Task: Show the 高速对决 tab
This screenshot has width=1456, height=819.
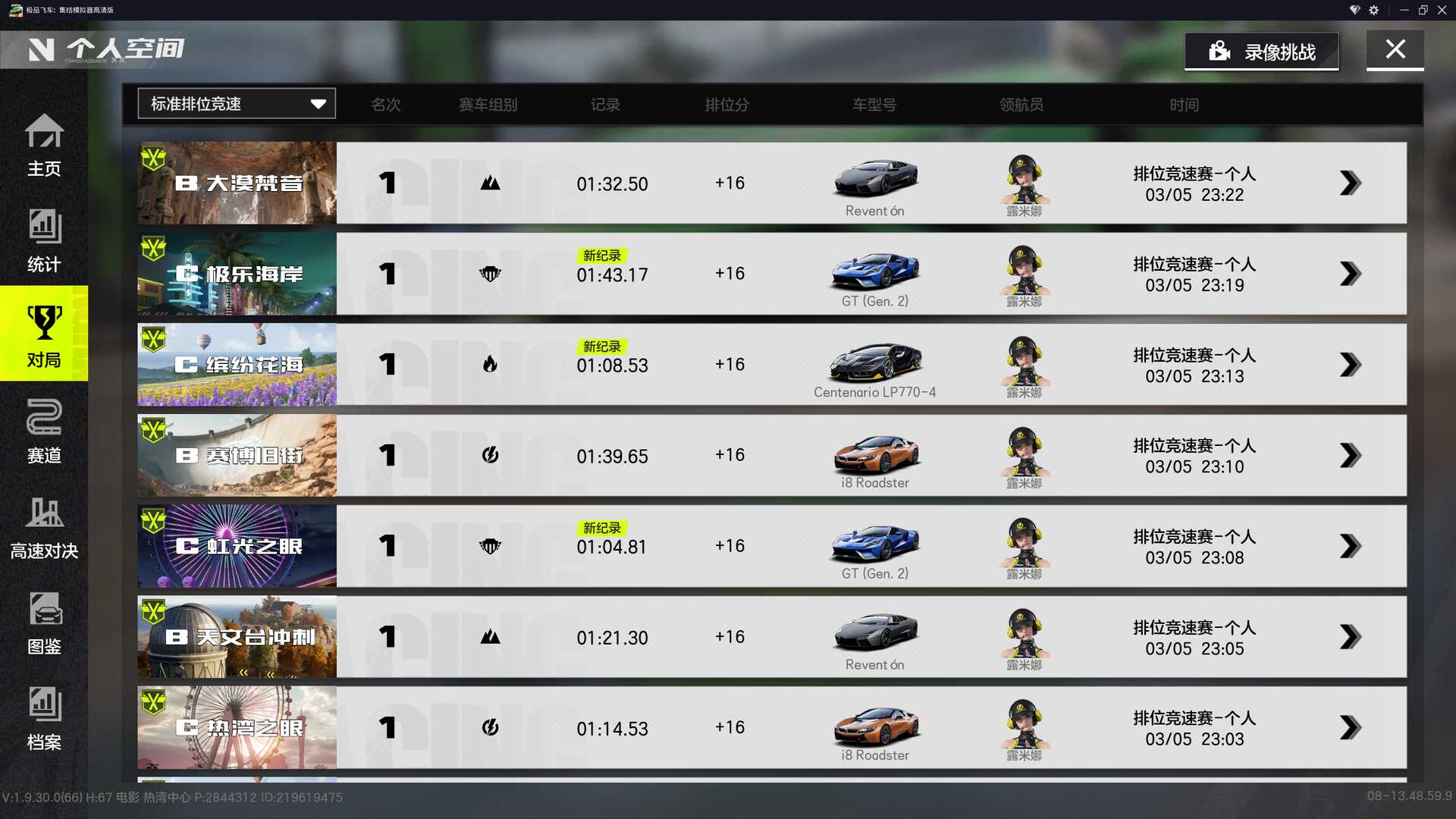Action: pos(44,527)
